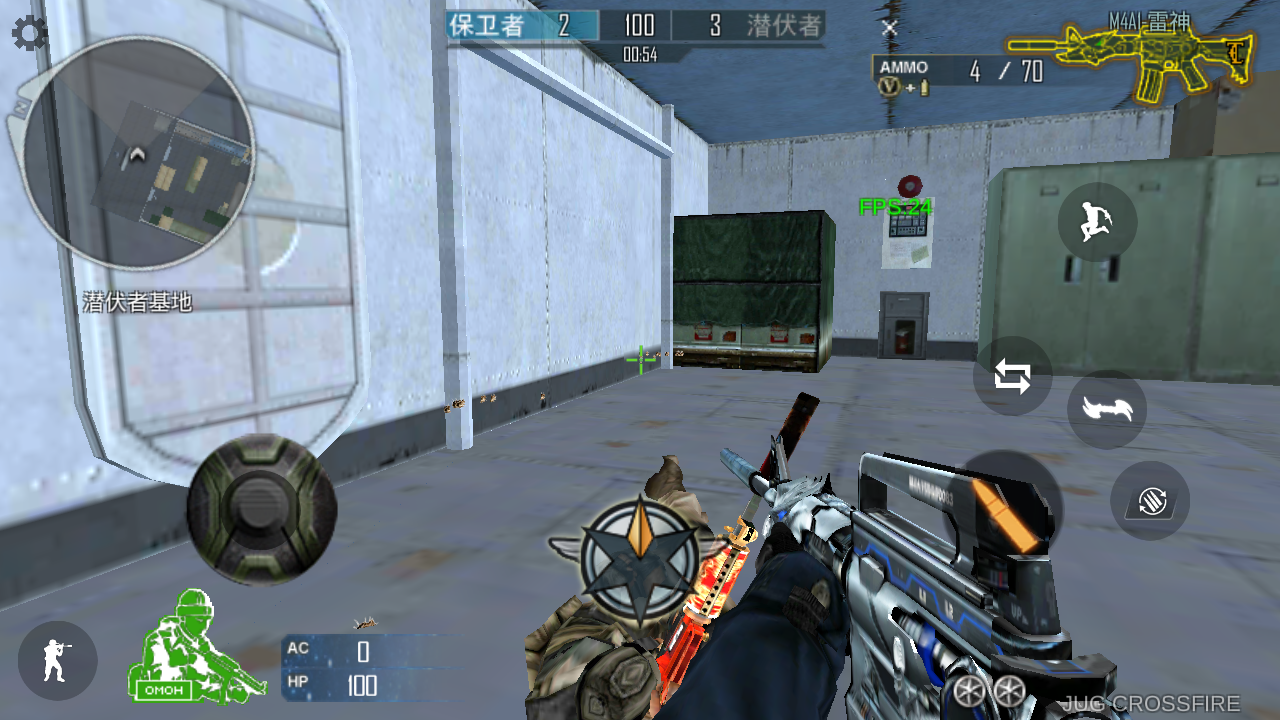
Task: Tap the X button near the scoreboard
Action: [x=889, y=29]
